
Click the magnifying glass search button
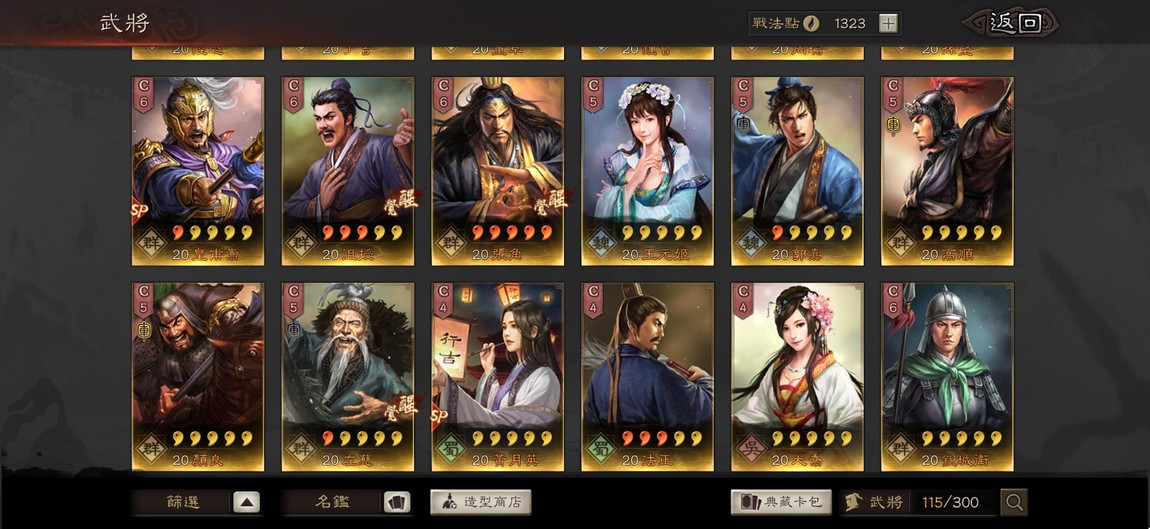point(1014,502)
